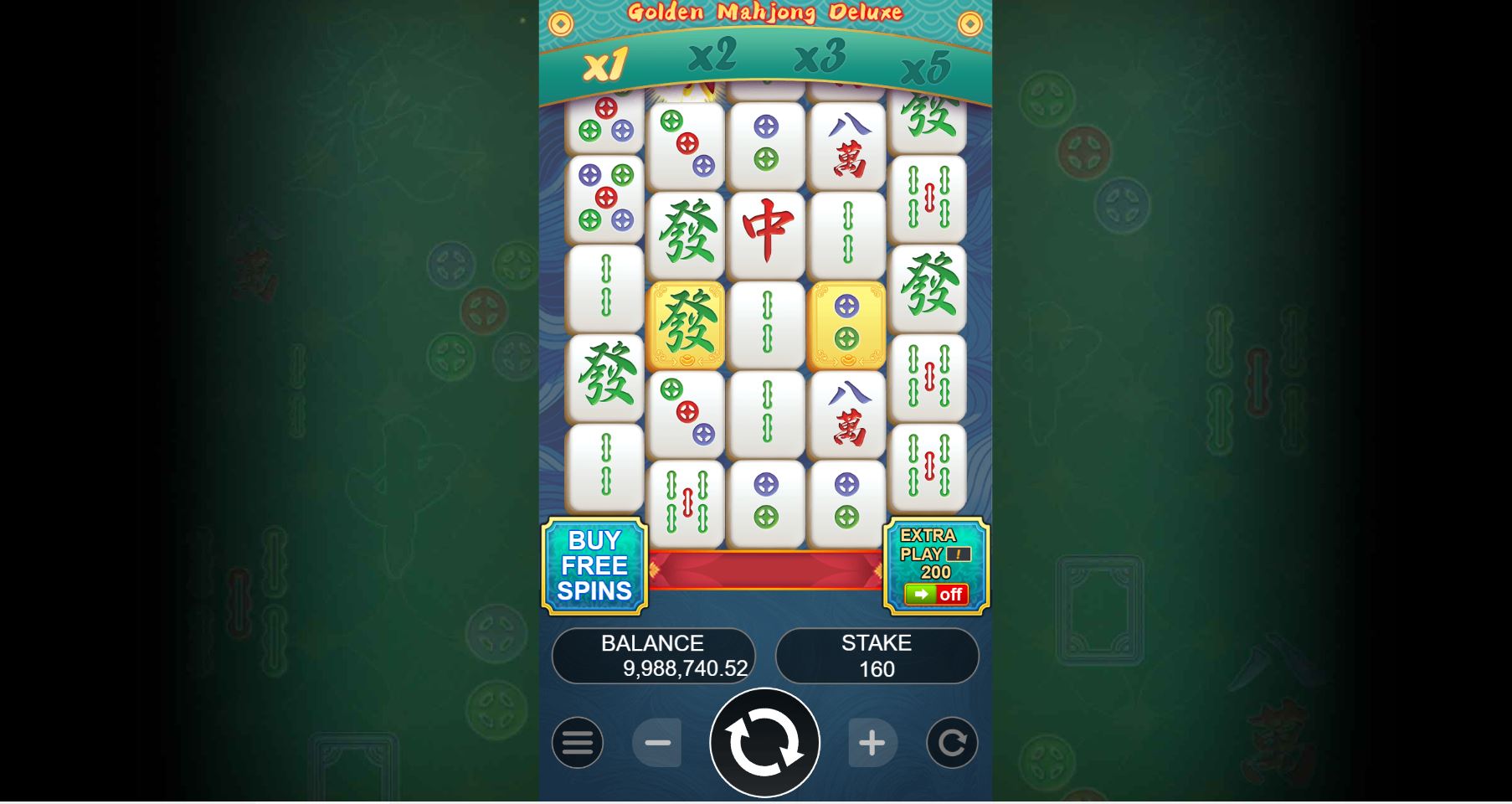Click the Extra Play info exclamation icon

tap(959, 554)
